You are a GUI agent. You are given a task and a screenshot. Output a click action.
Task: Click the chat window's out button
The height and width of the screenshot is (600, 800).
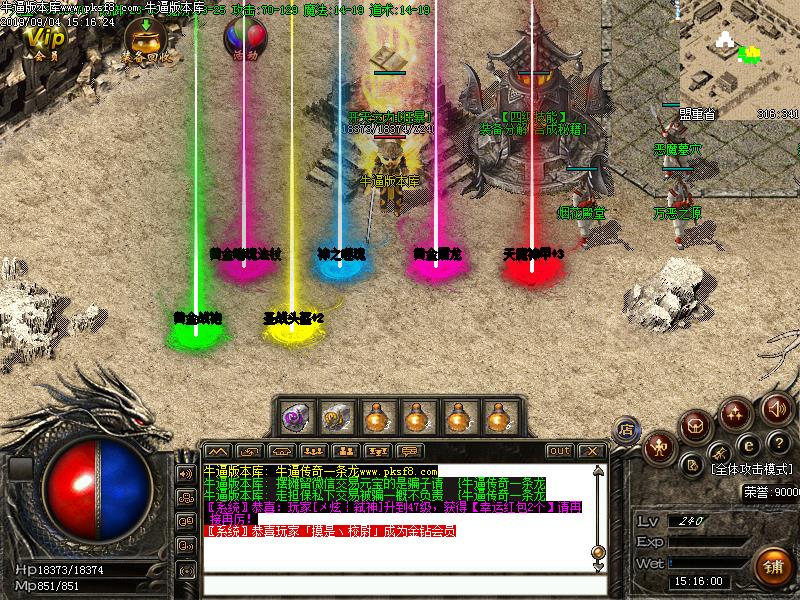[560, 451]
